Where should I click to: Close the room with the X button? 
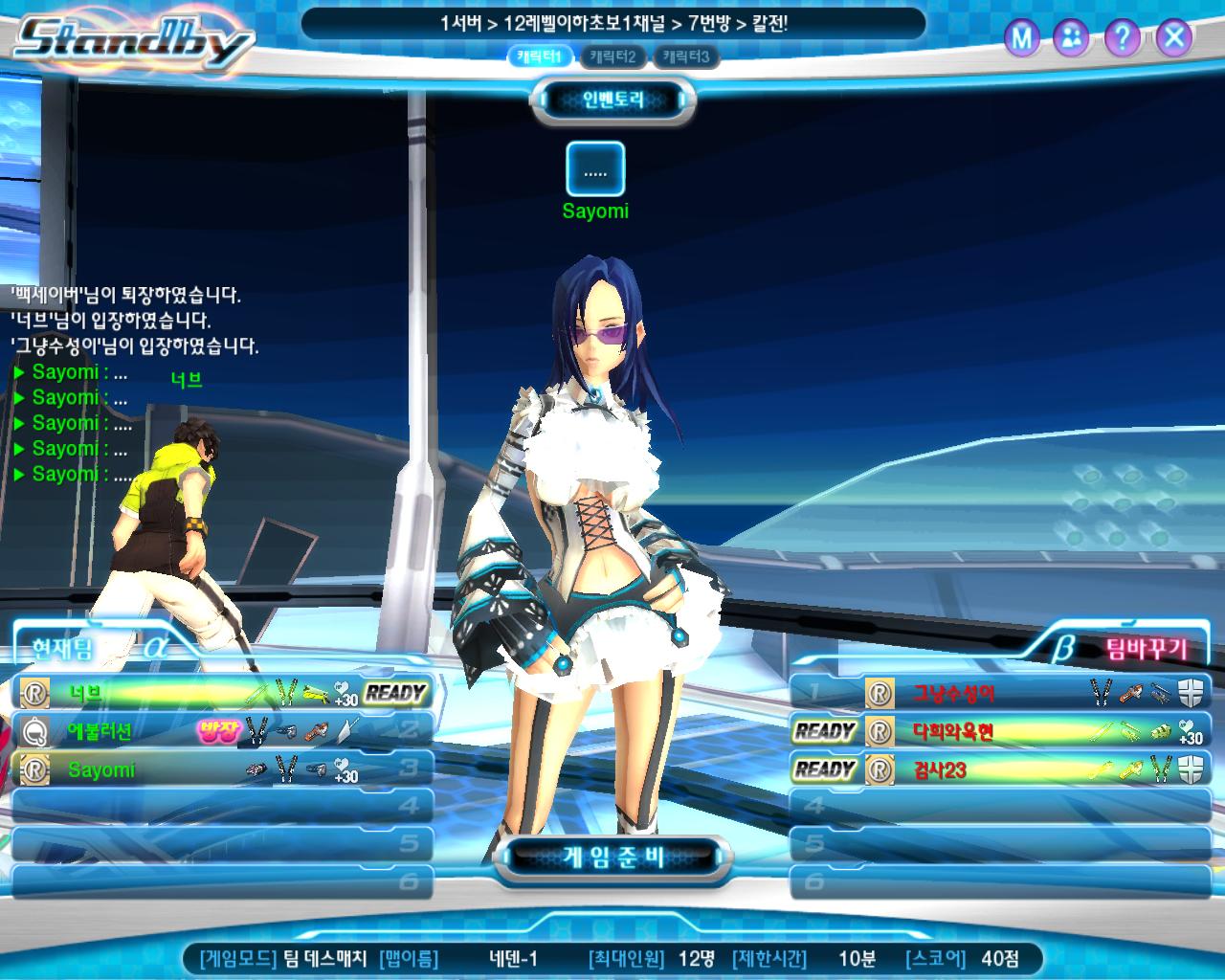coord(1173,38)
